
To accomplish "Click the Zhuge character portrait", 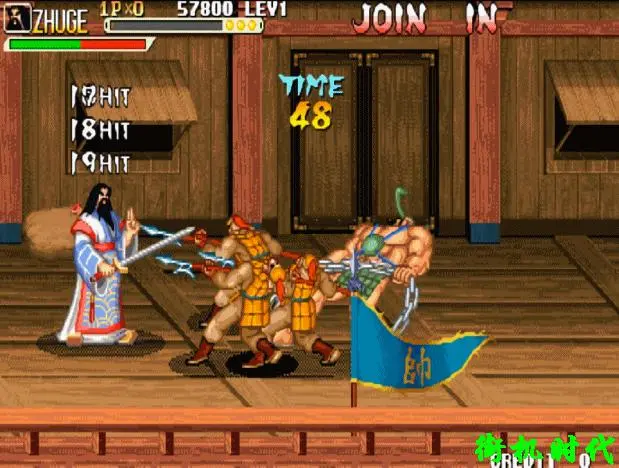I will pos(16,18).
